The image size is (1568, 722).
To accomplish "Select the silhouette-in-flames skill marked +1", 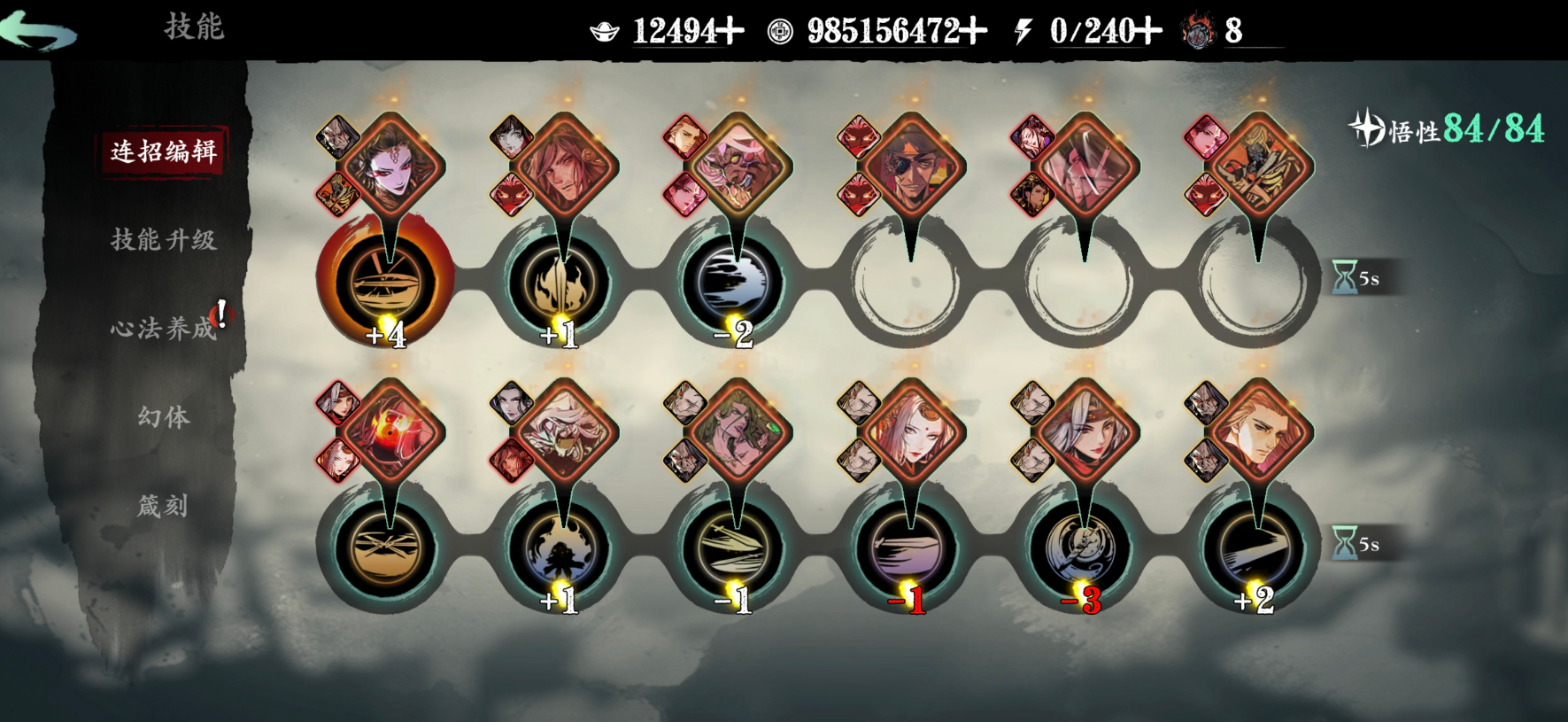I will pos(560,547).
